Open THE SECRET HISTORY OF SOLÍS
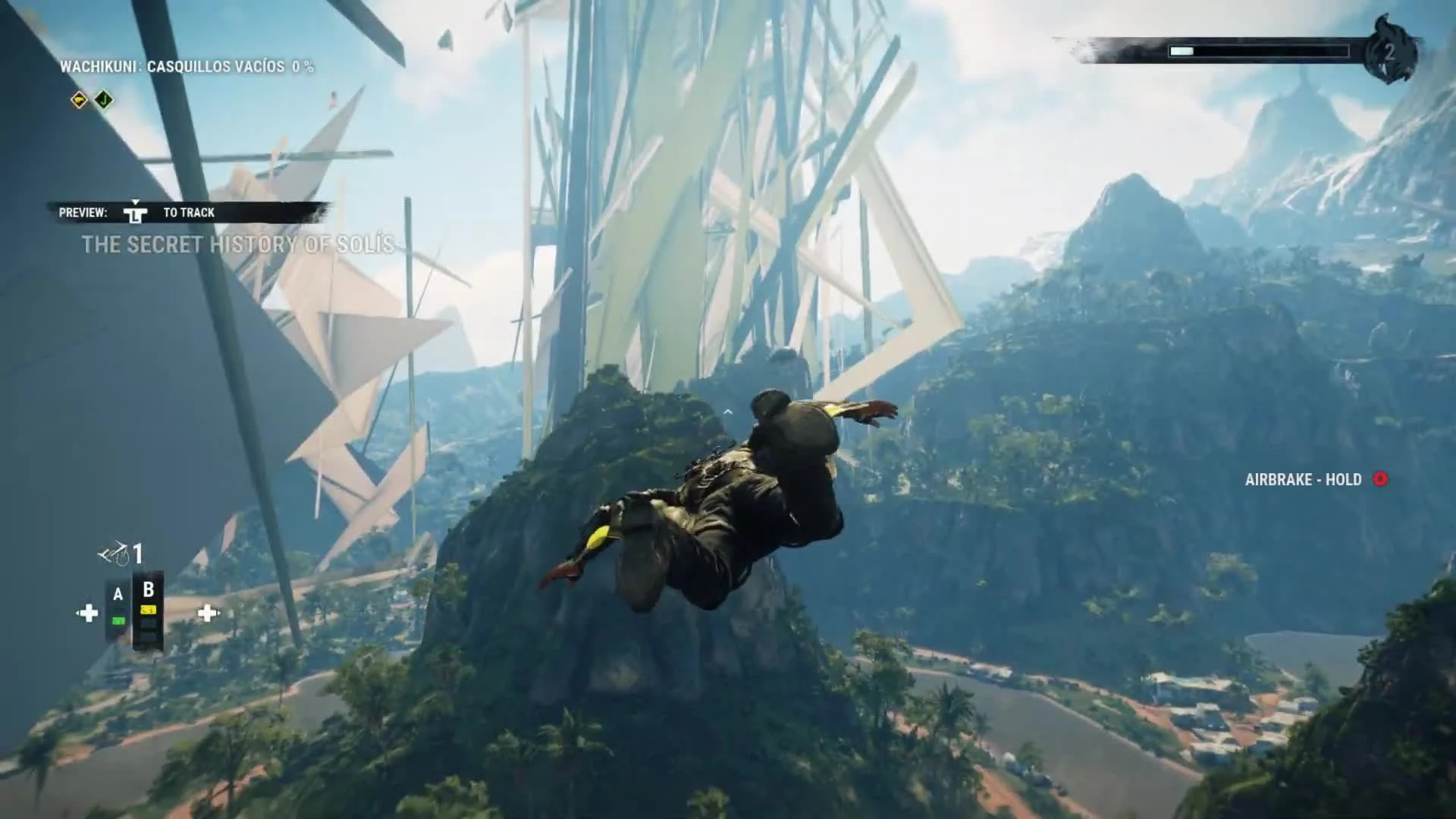 point(243,244)
